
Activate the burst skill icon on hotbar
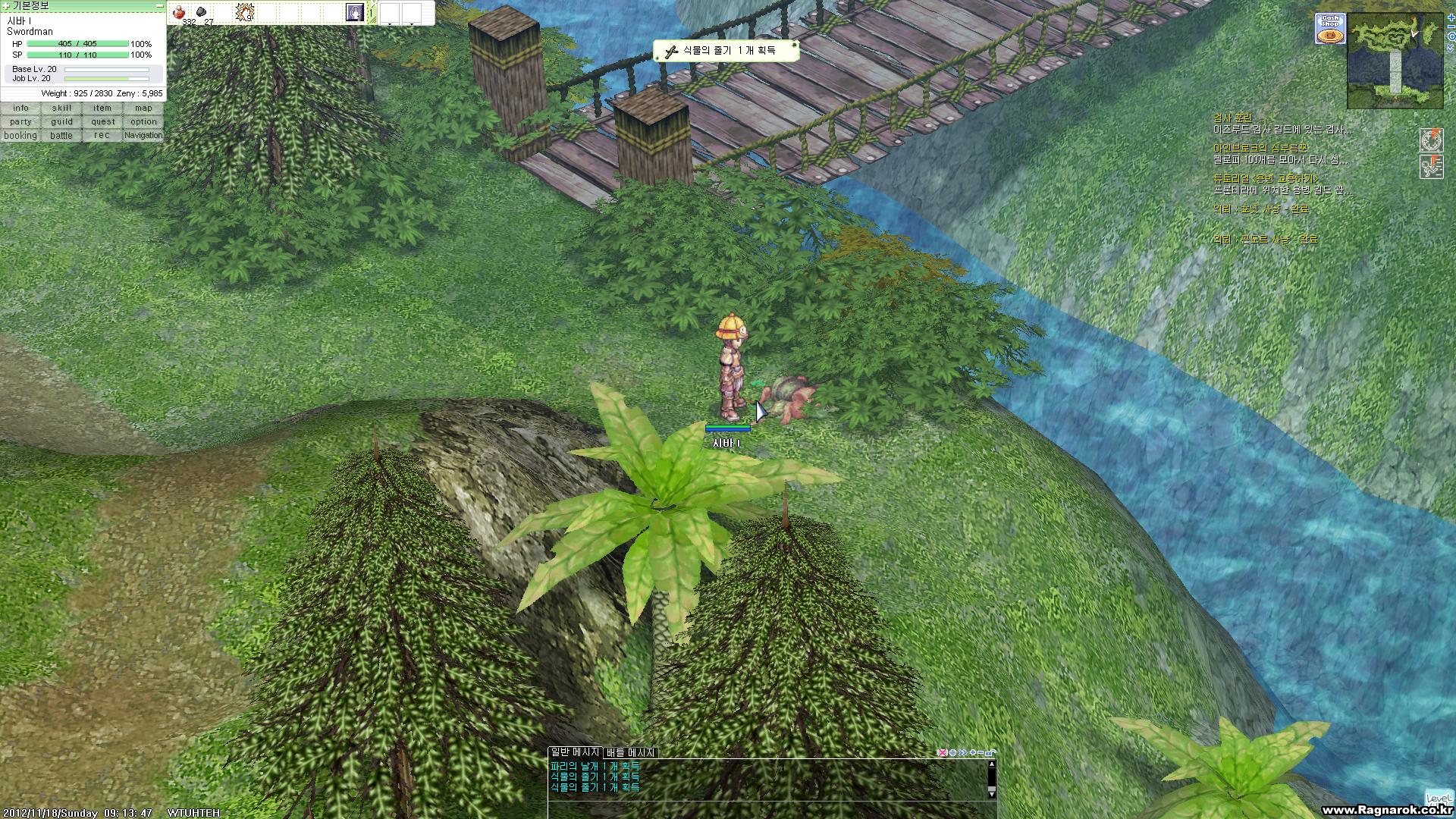pyautogui.click(x=244, y=12)
